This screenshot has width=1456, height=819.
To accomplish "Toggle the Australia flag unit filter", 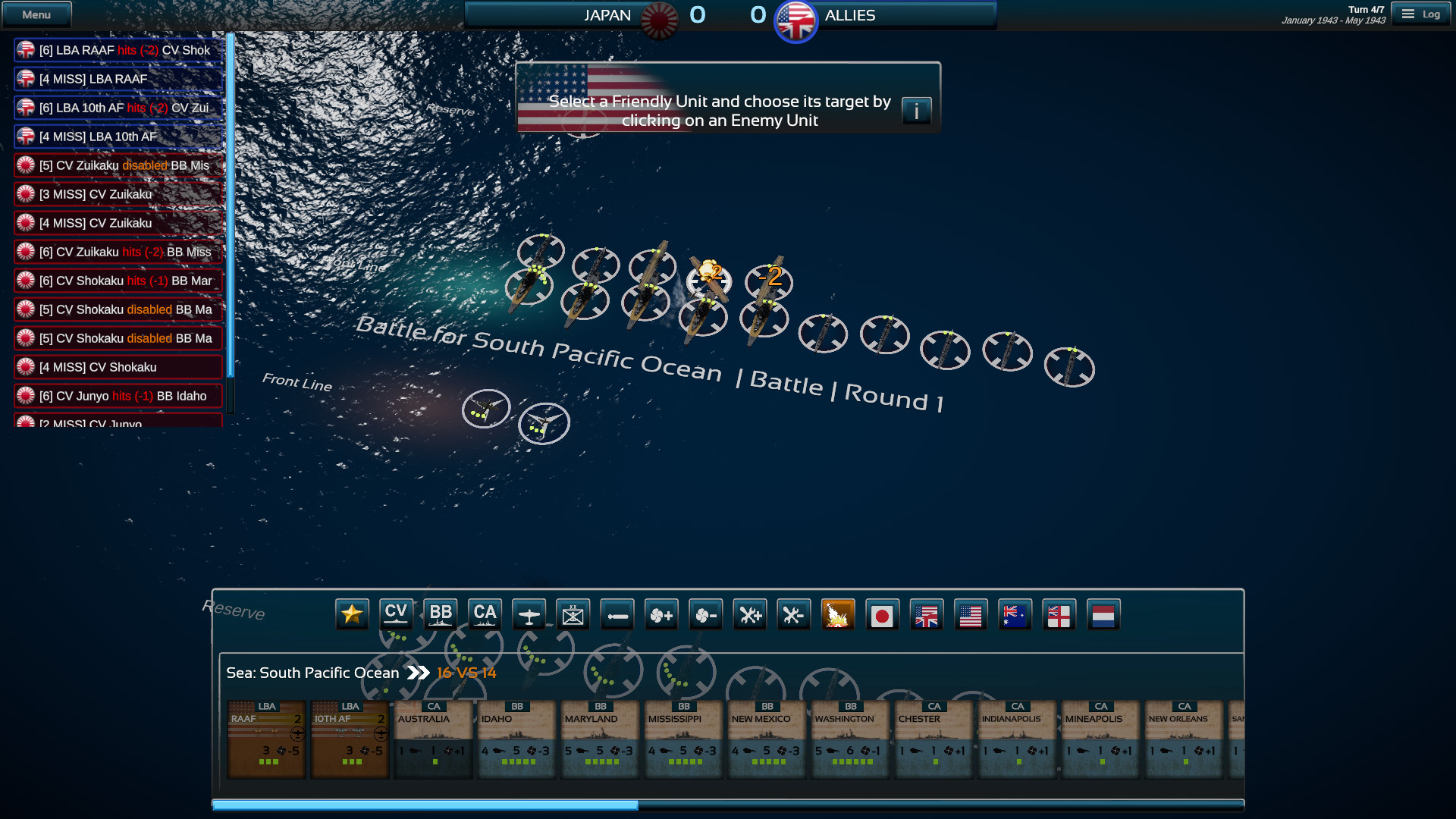I will (x=1015, y=614).
